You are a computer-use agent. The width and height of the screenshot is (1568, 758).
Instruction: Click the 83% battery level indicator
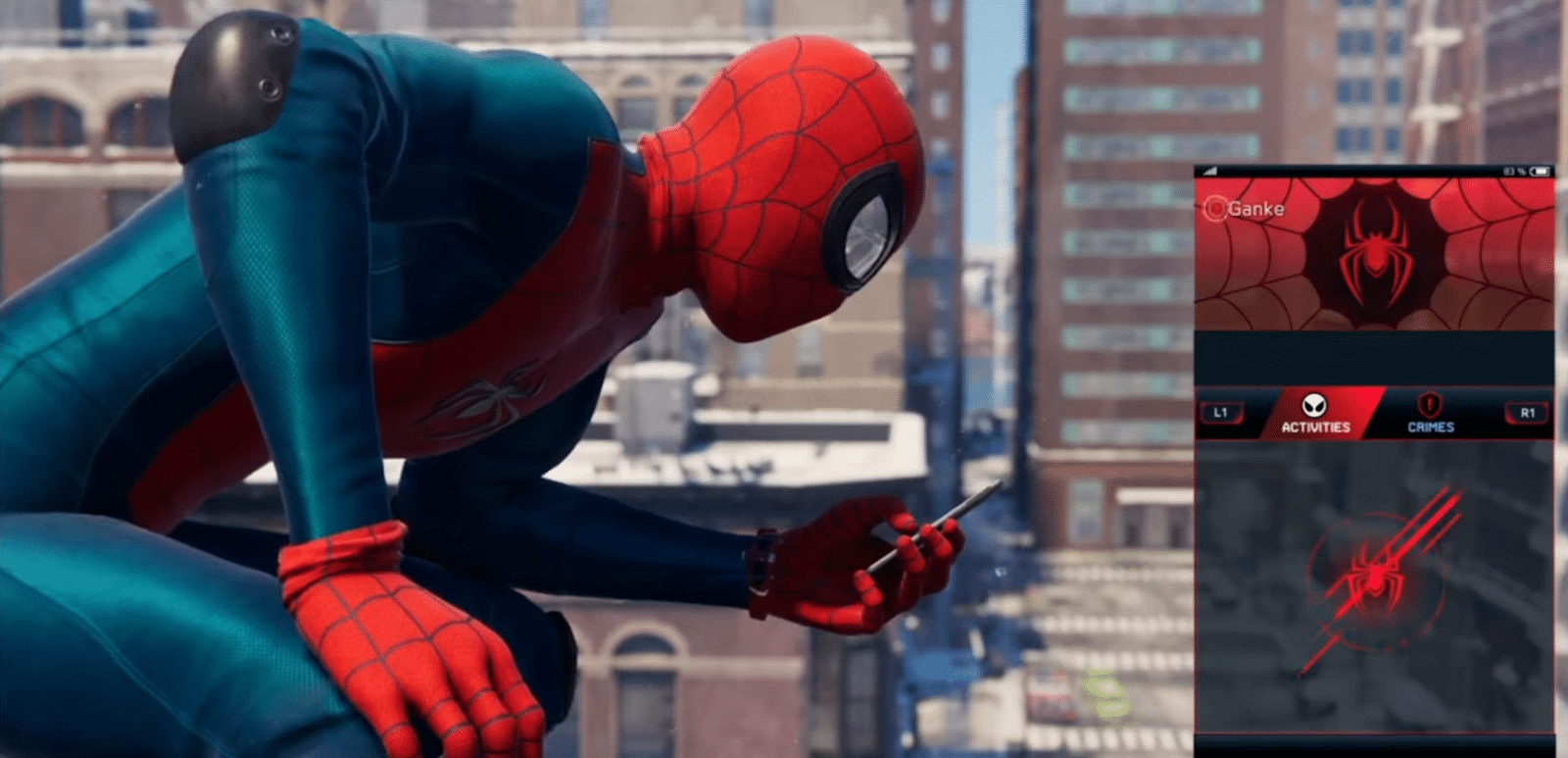1512,171
